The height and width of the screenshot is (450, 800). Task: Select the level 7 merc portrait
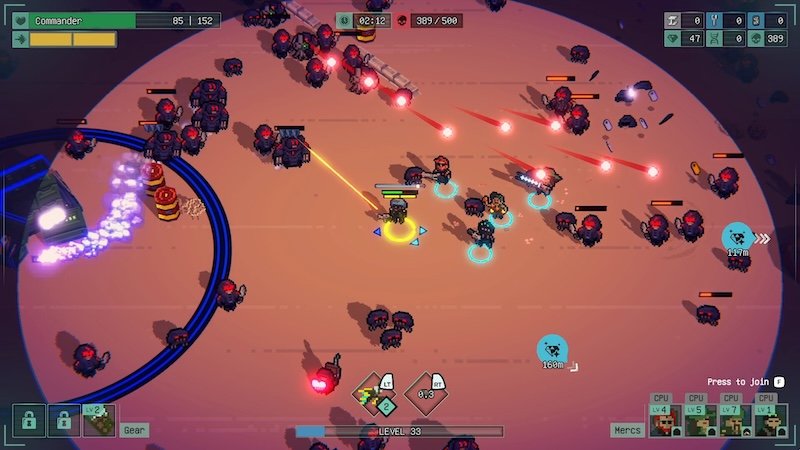(x=733, y=420)
